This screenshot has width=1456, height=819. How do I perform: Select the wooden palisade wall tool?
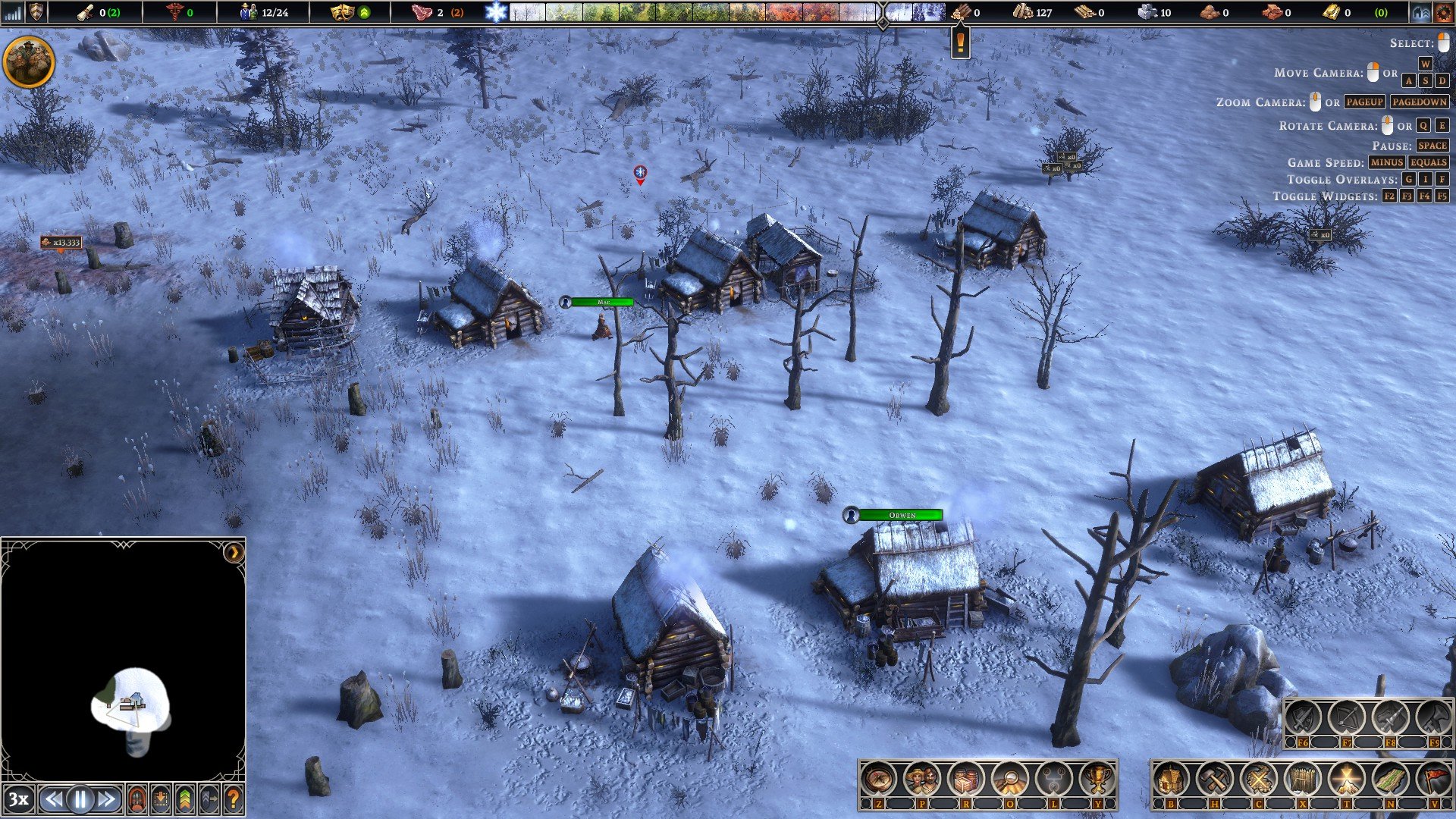(x=1302, y=779)
